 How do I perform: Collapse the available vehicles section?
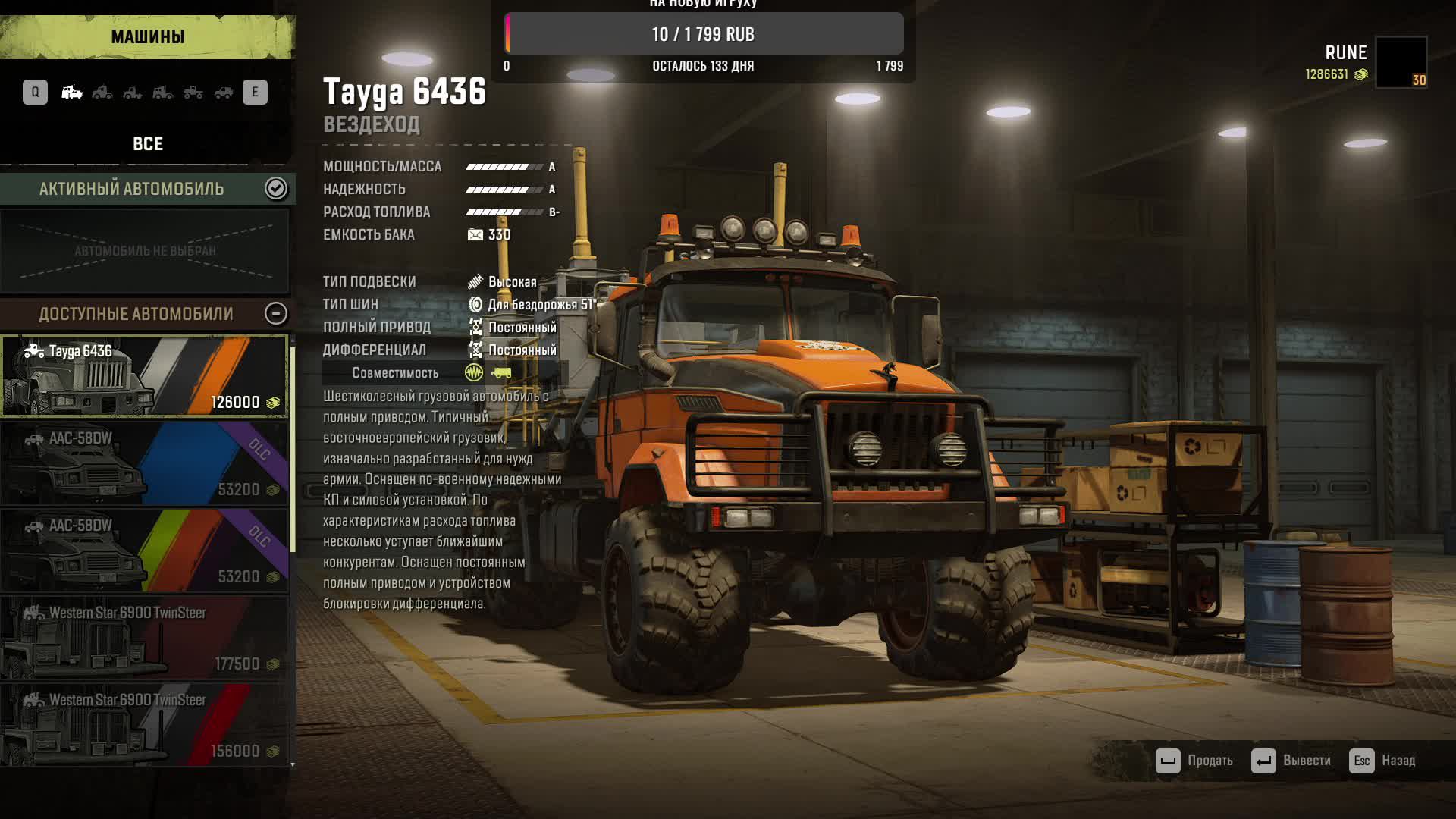(276, 313)
